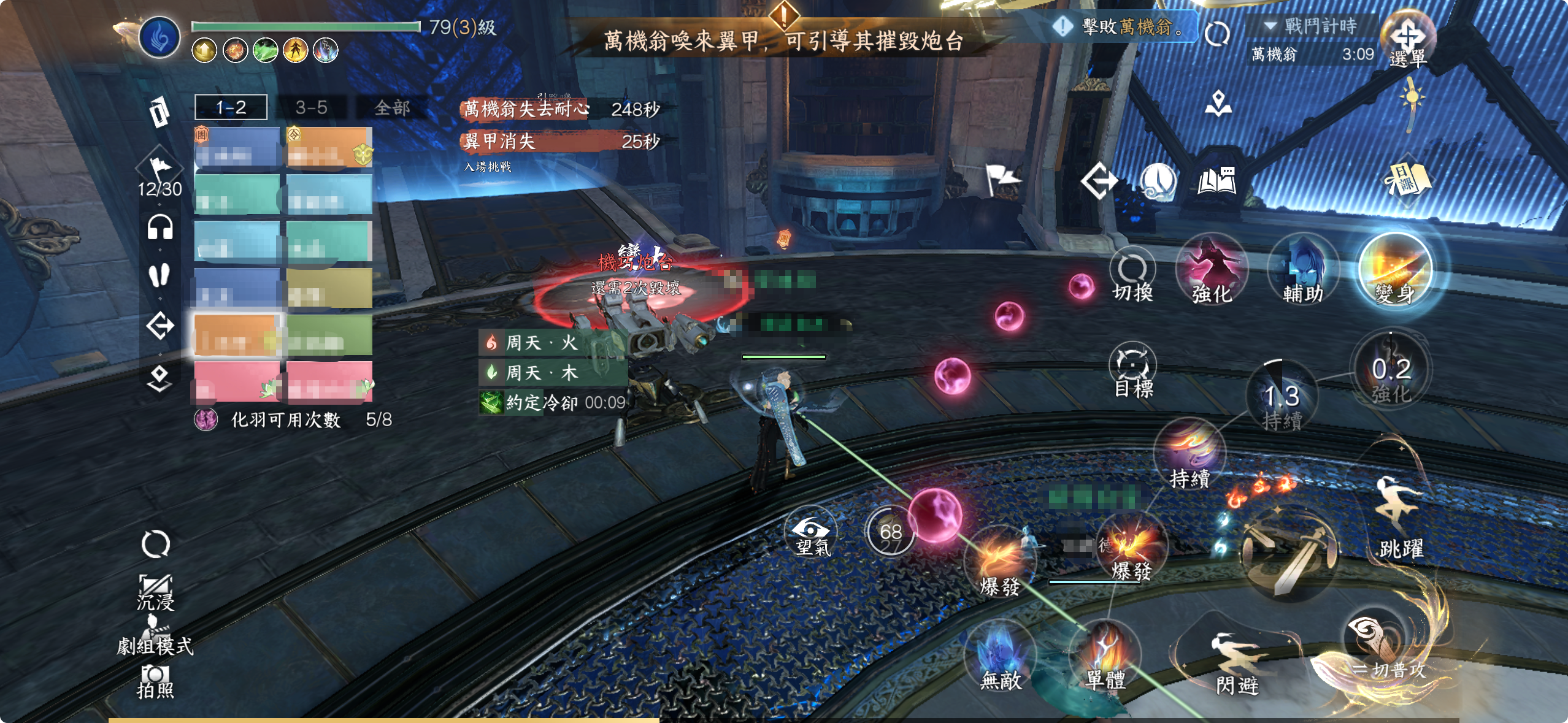Viewport: 1568px width, 723px height.
Task: Activate the 望氣 eye ability
Action: tap(812, 534)
